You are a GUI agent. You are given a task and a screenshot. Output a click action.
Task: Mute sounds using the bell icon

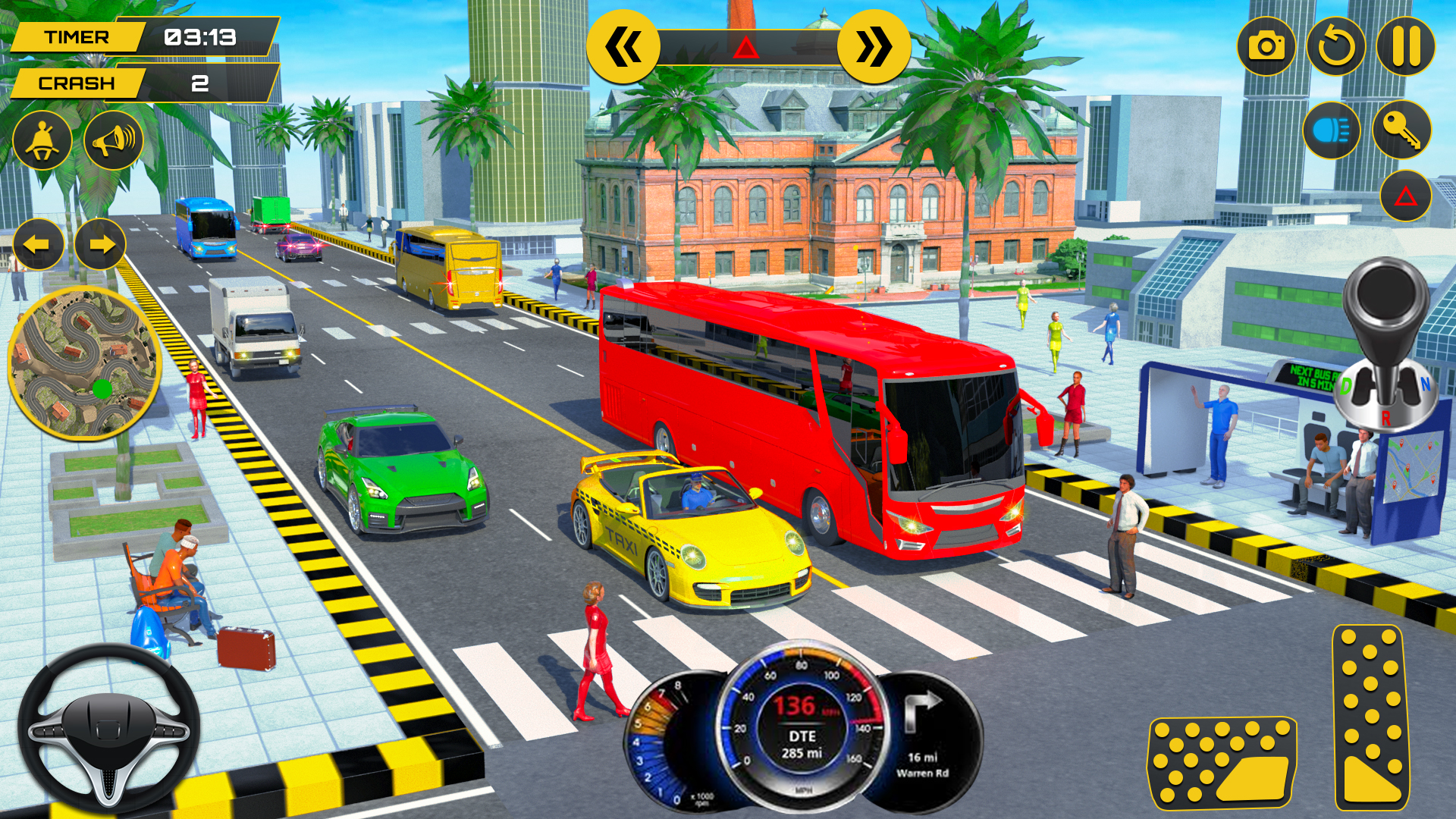(42, 140)
